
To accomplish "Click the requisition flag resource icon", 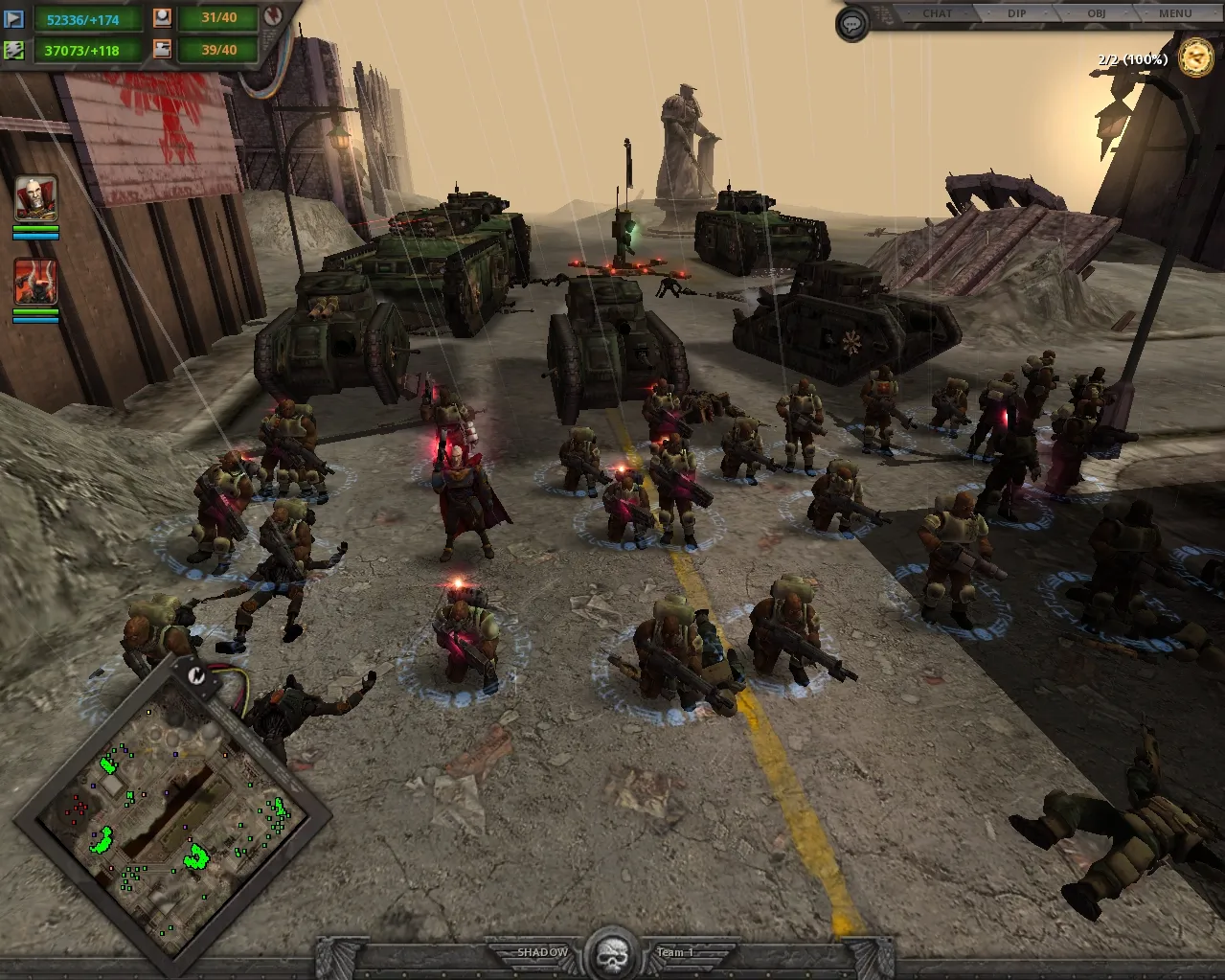I will [14, 17].
